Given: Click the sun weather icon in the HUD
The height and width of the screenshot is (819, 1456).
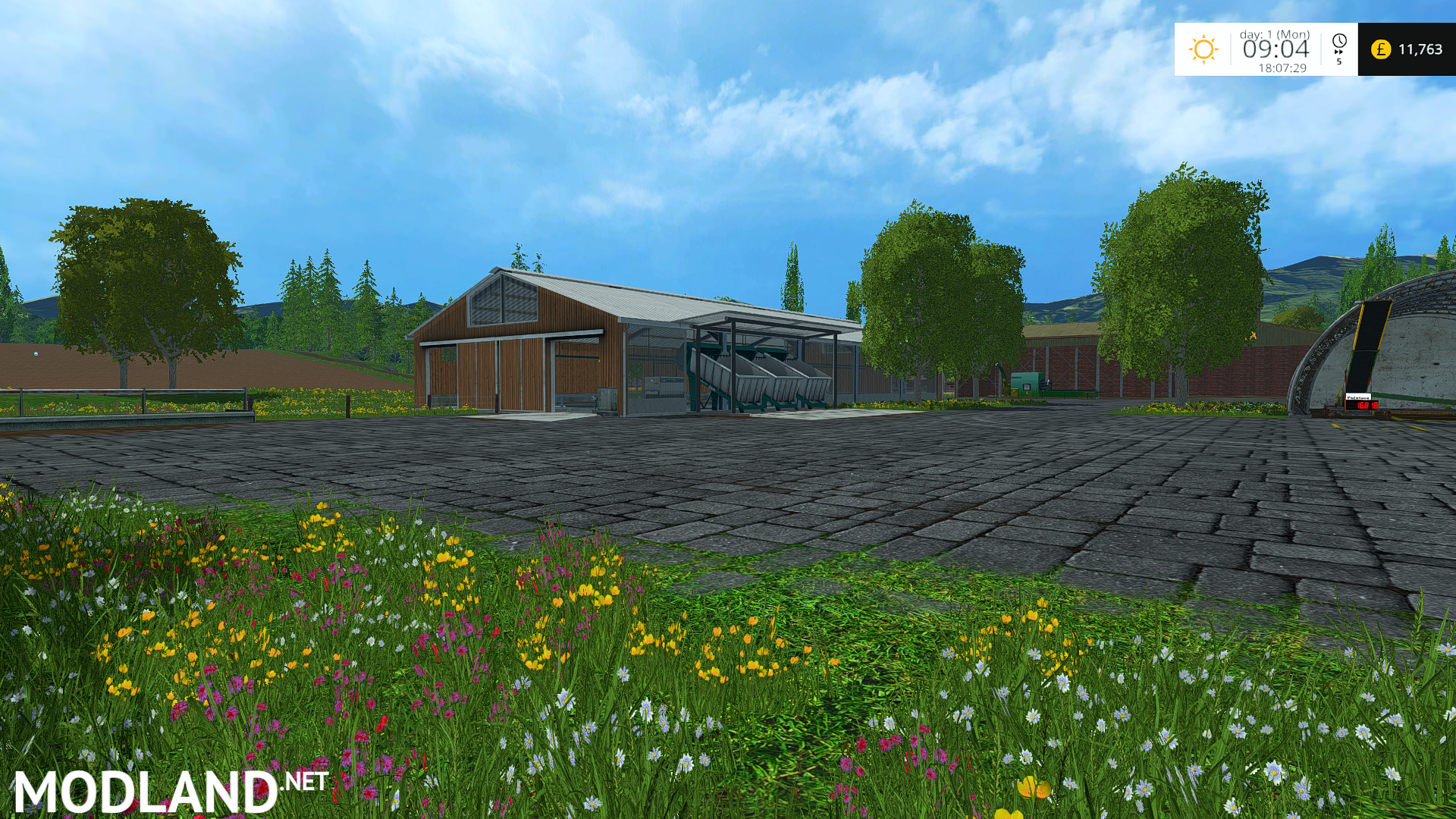Looking at the screenshot, I should 1203,49.
